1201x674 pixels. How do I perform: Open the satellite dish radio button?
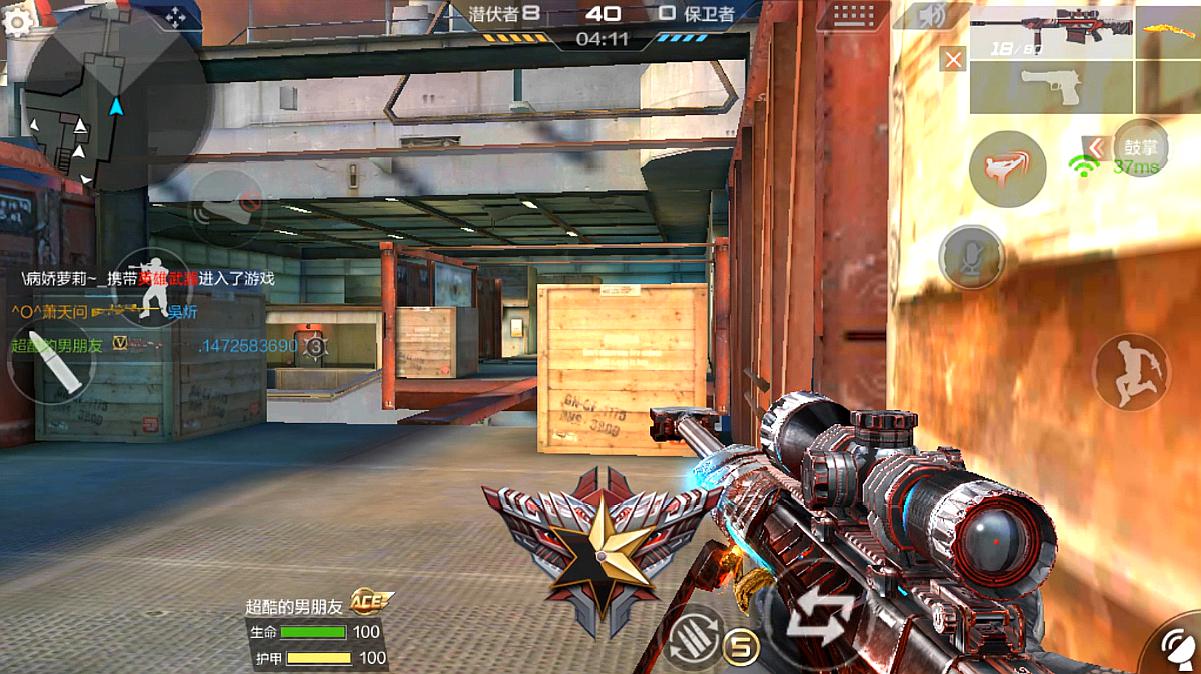pyautogui.click(x=1178, y=644)
